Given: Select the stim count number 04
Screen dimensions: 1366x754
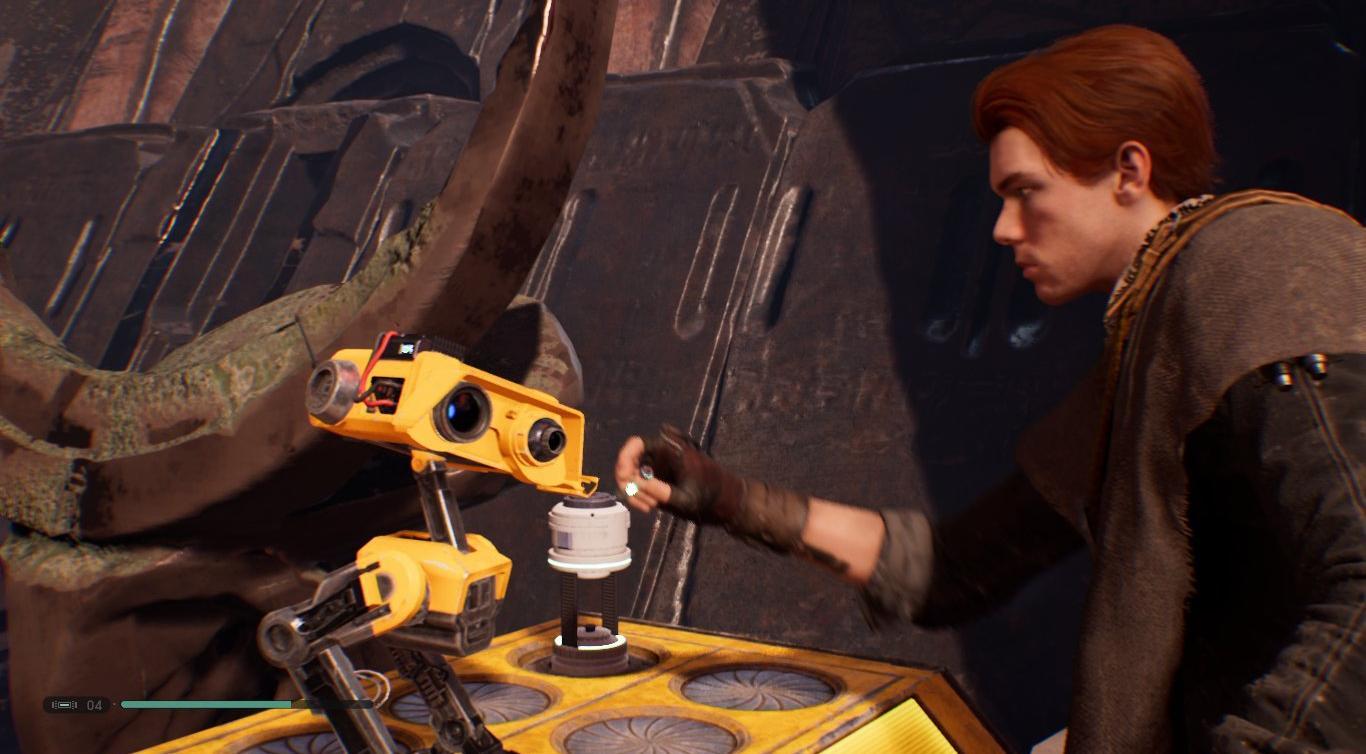Looking at the screenshot, I should coord(94,705).
